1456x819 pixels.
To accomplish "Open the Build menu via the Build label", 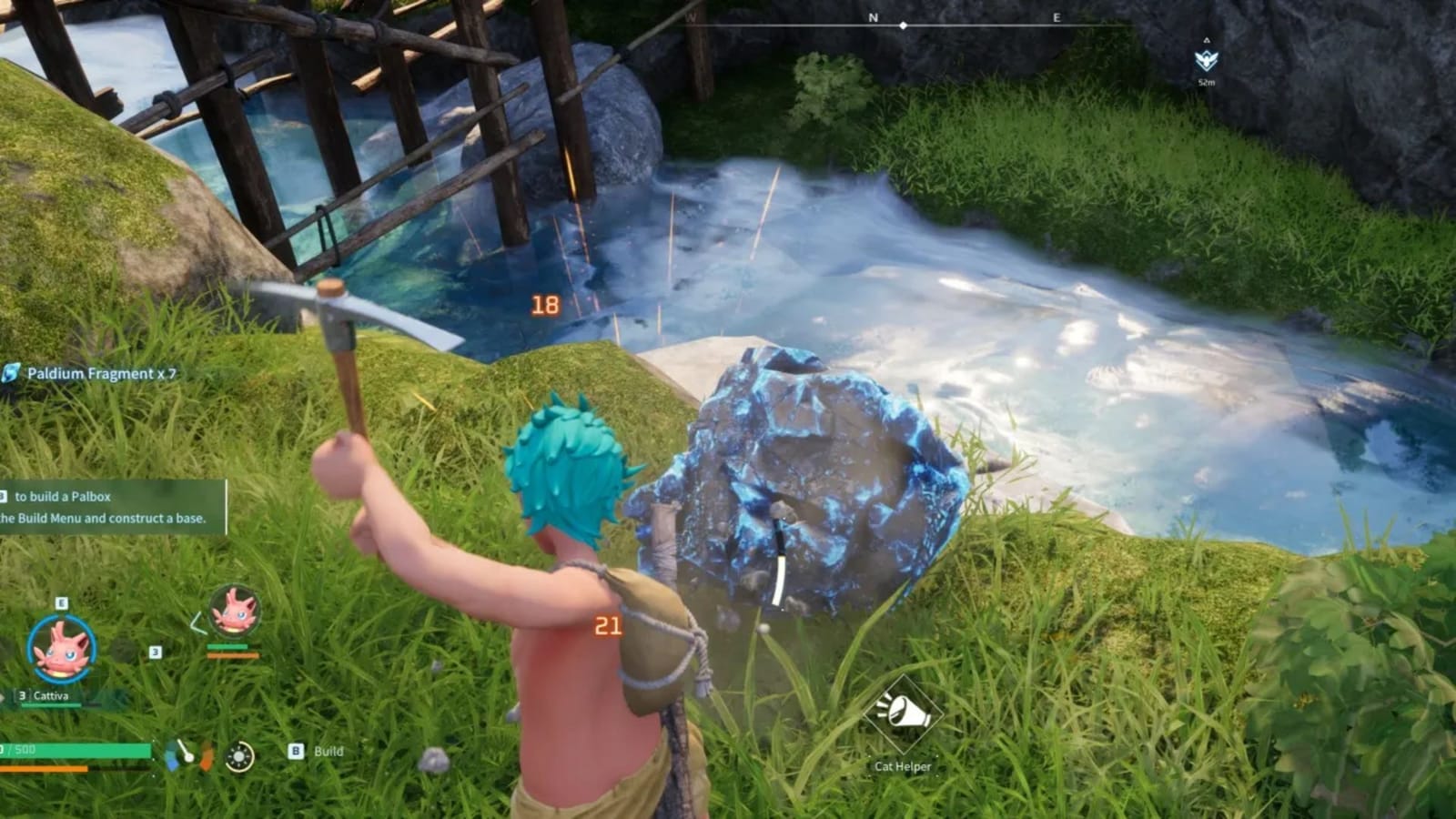I will [x=328, y=752].
